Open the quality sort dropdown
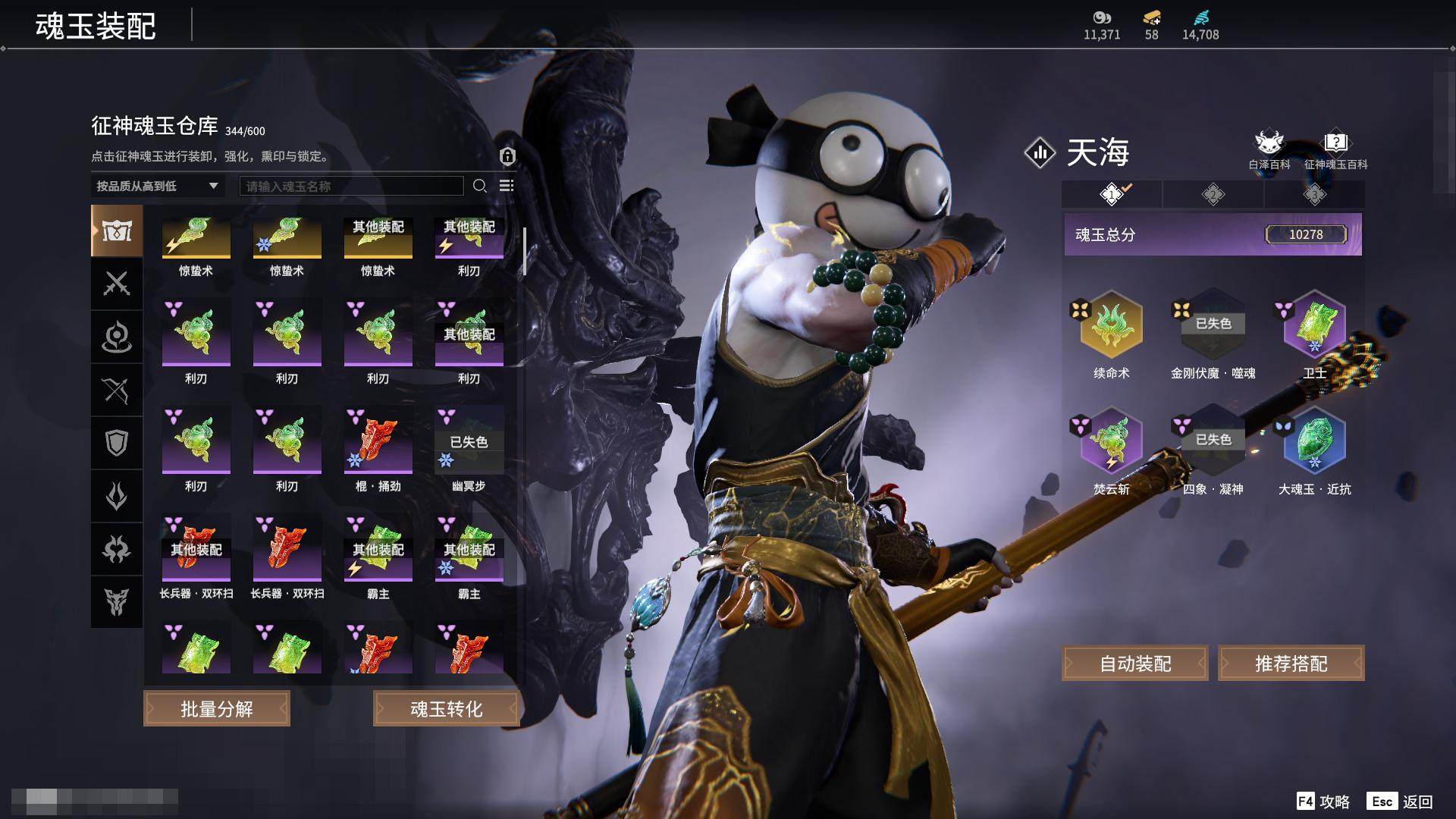 [157, 186]
